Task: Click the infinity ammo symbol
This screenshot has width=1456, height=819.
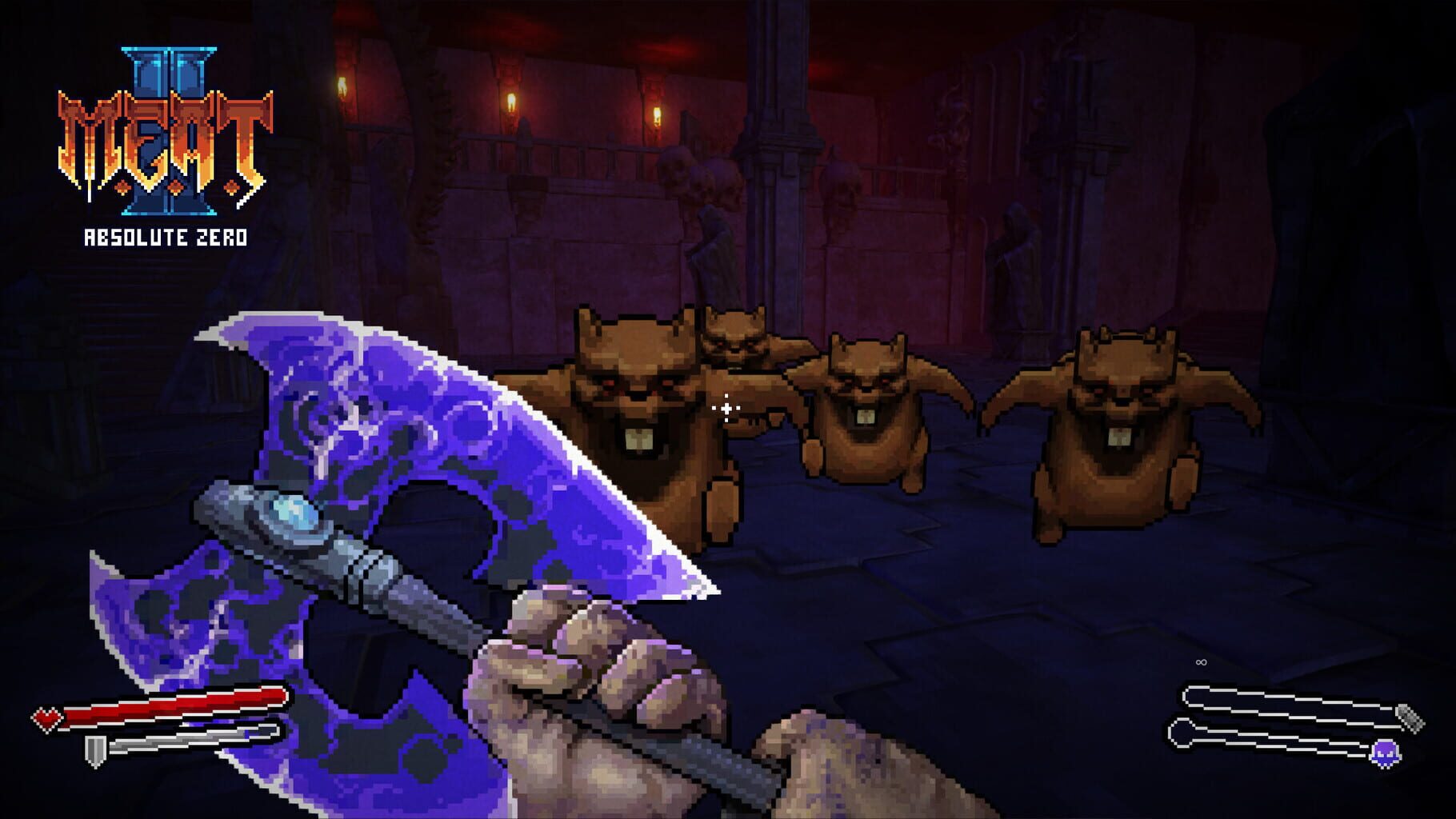Action: 1200,661
